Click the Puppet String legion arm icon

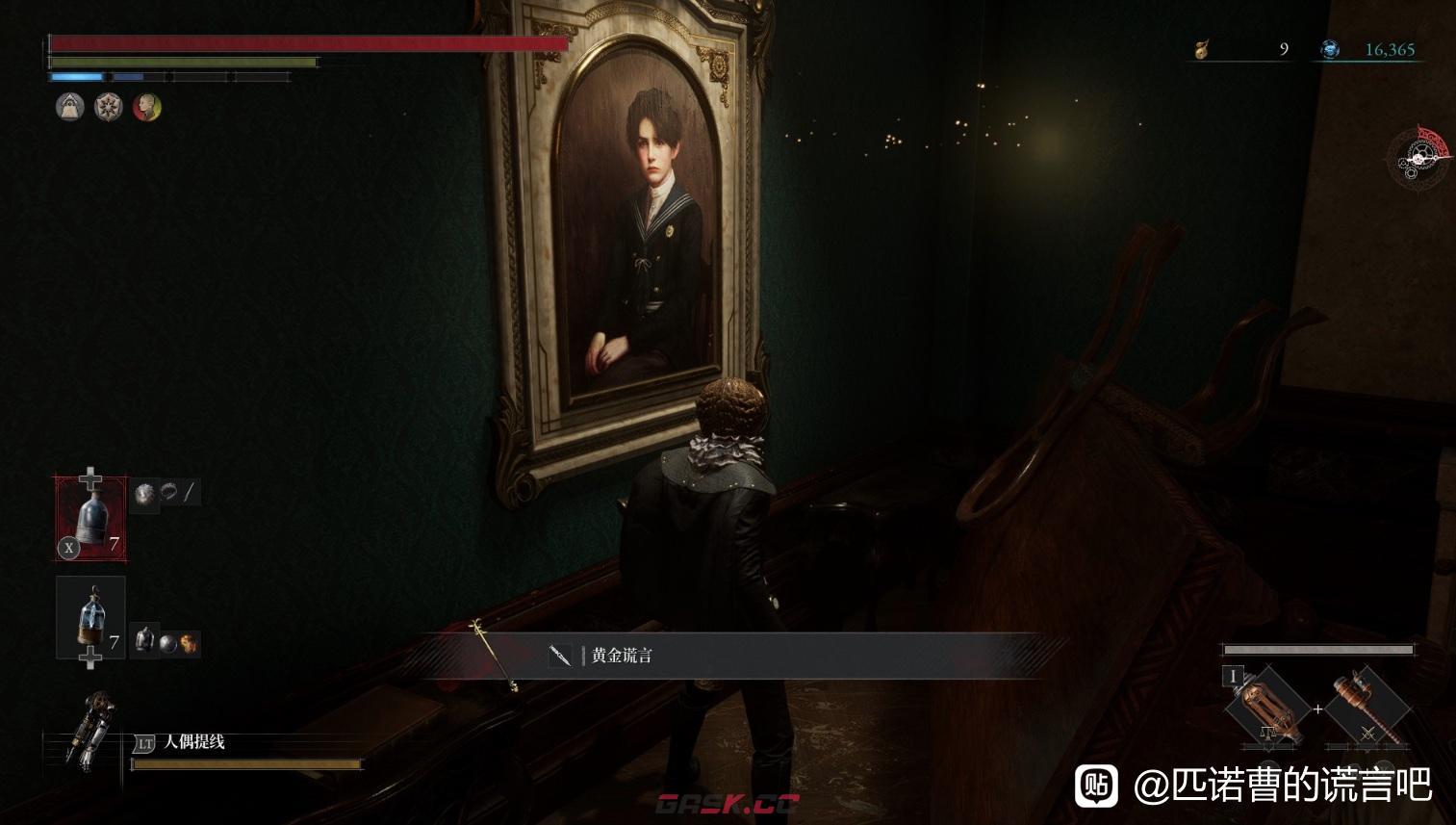tap(89, 729)
